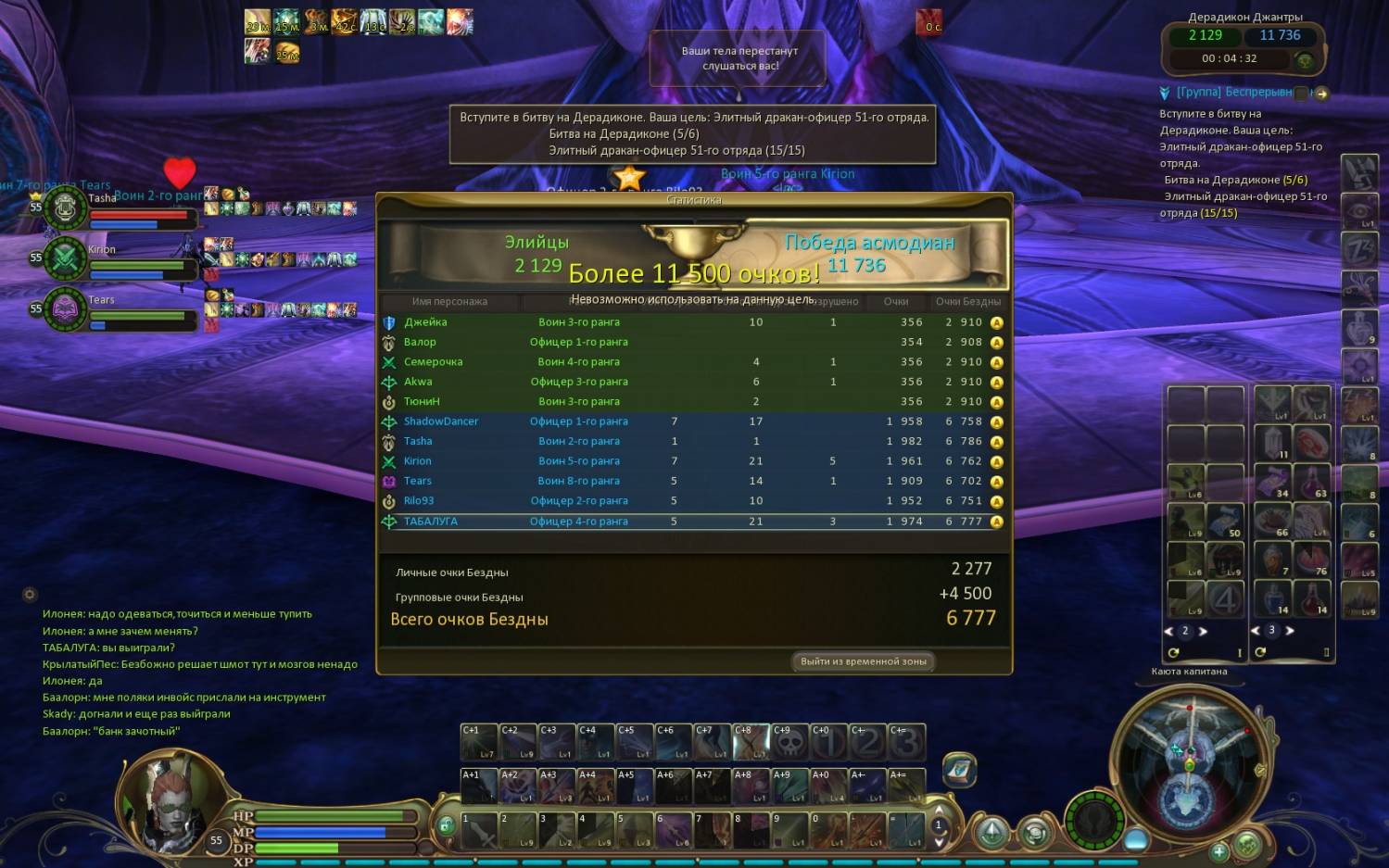Click the gold star icon above the statistics window
Screen dimensions: 1389x868
[x=629, y=178]
